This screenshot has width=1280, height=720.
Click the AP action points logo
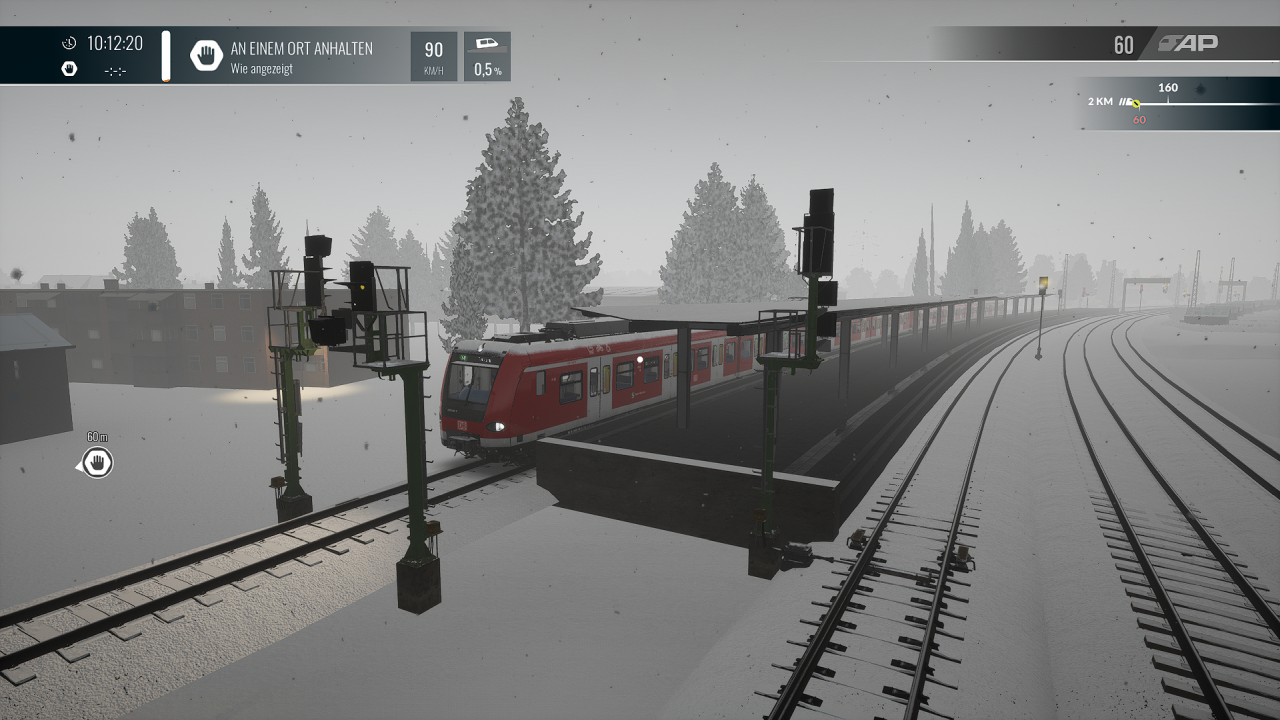pos(1188,43)
